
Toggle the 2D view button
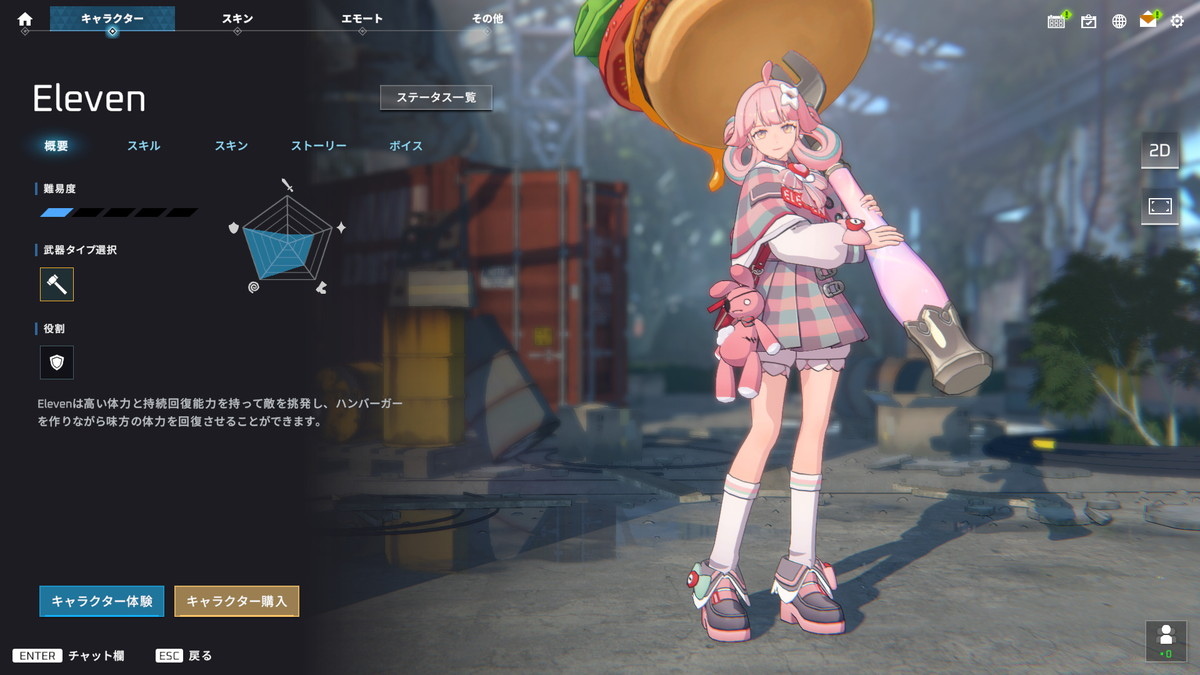point(1159,151)
